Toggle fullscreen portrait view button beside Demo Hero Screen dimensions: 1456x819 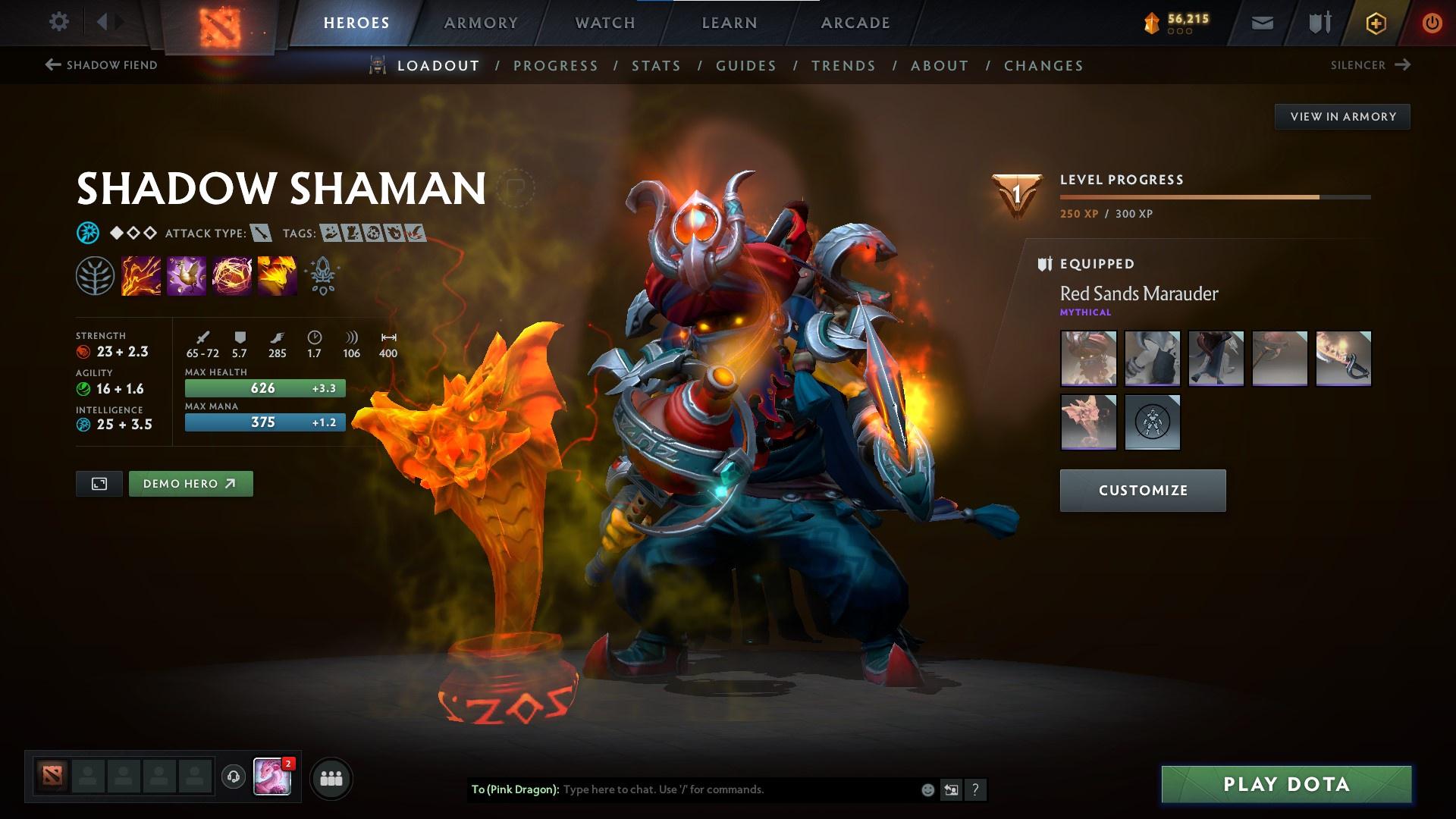click(99, 483)
